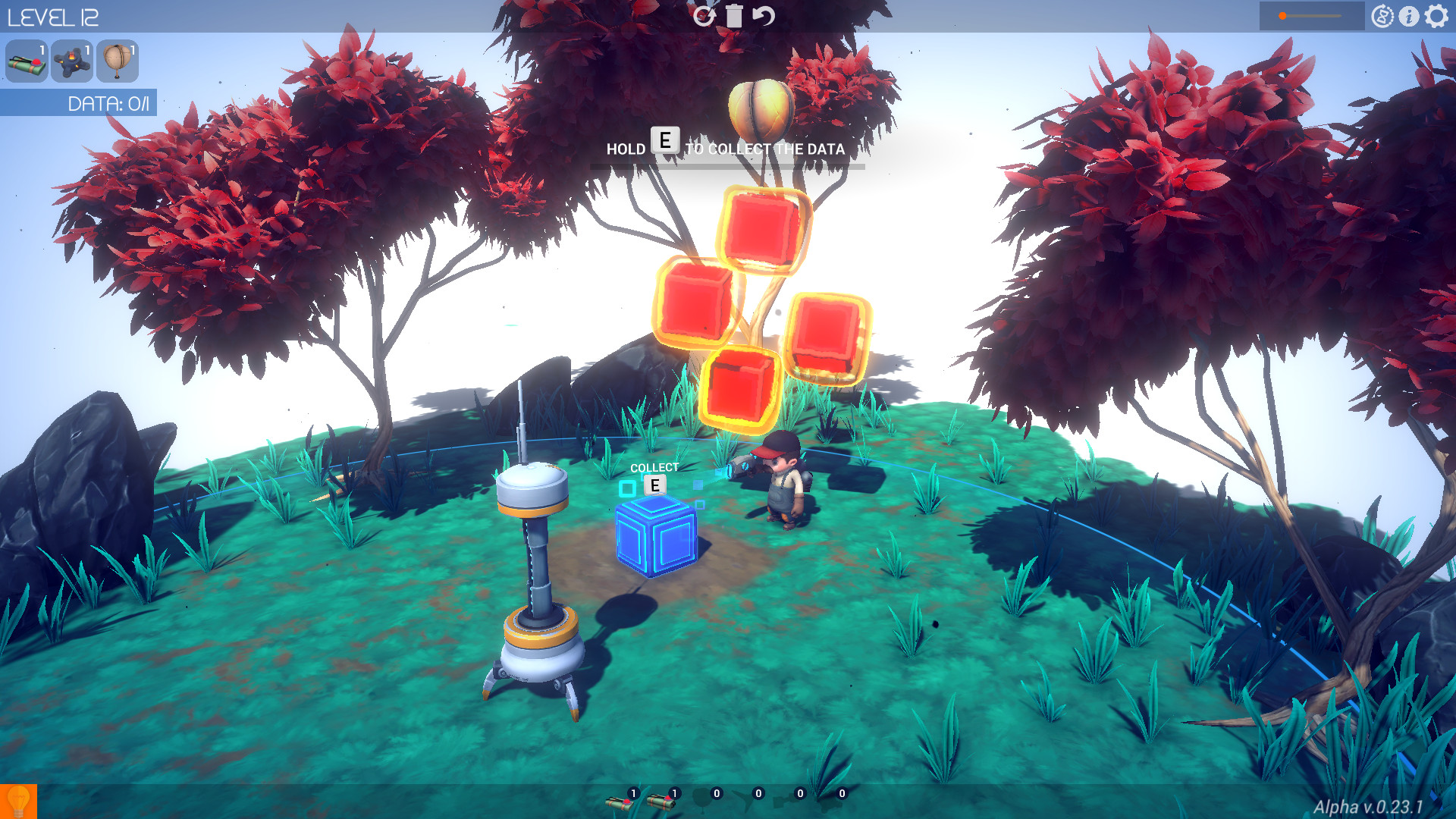
Task: Undo the last action
Action: pos(764,16)
